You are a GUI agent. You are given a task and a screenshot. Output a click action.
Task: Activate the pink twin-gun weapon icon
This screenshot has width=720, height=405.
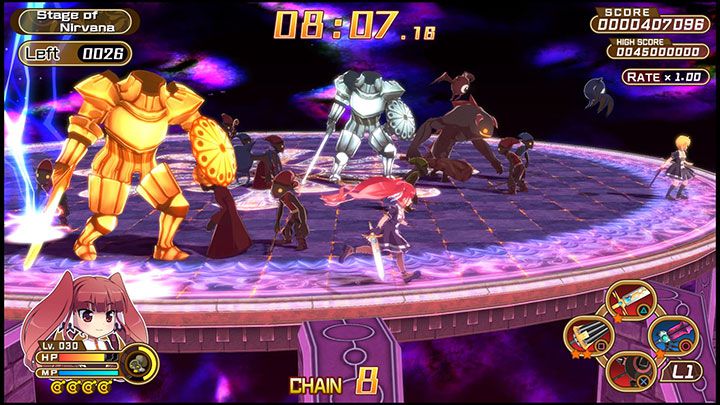671,336
